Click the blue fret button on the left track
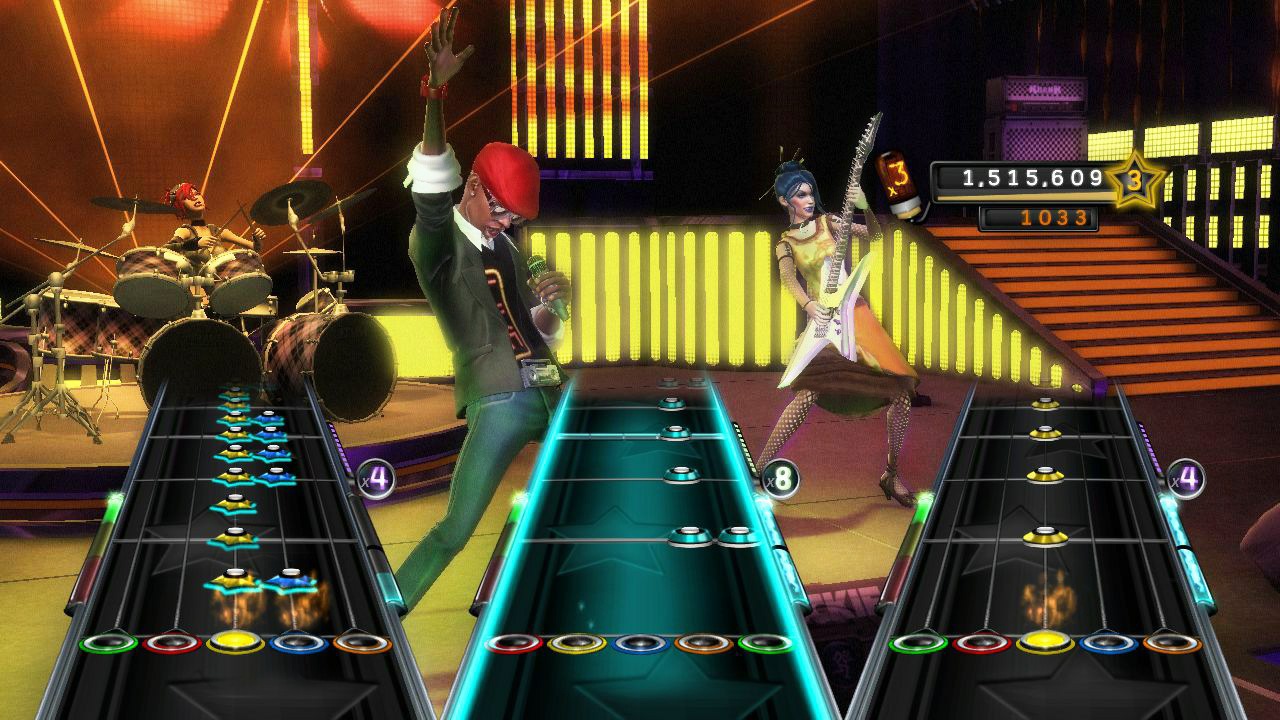Viewport: 1280px width, 720px height. pyautogui.click(x=296, y=642)
